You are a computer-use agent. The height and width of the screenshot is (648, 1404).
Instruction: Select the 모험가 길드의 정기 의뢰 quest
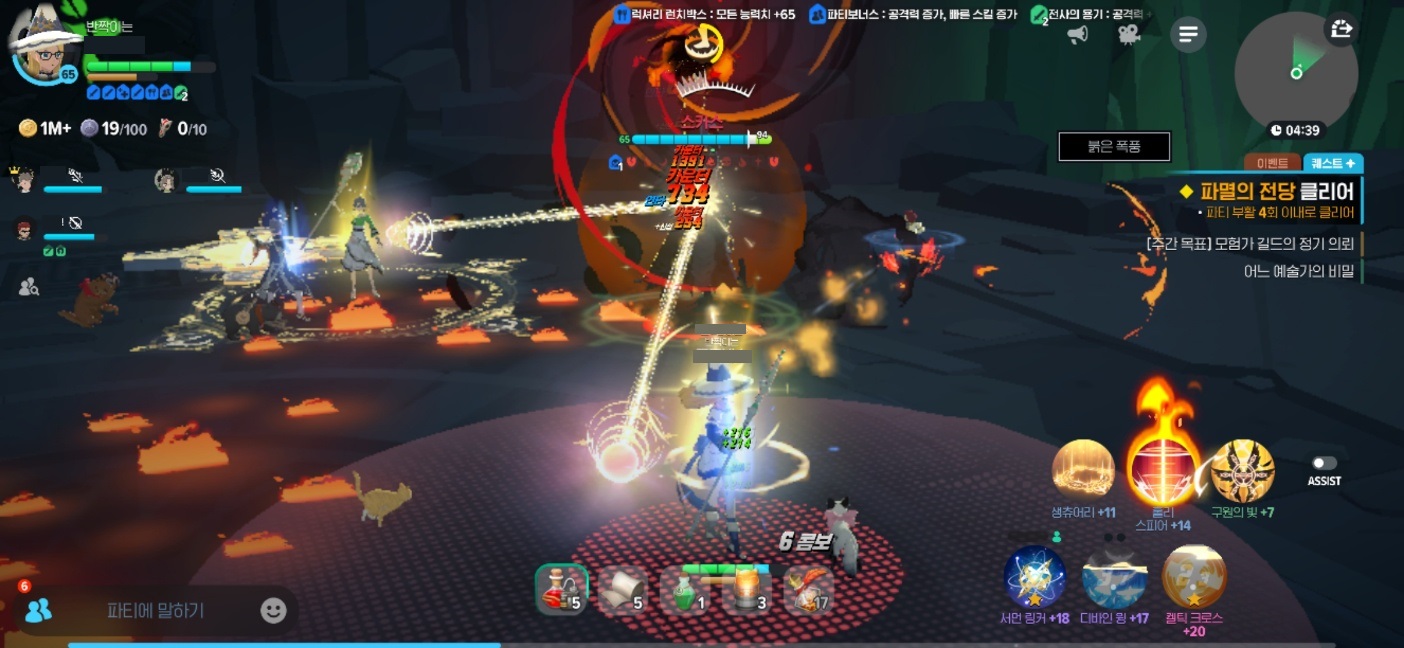(1252, 243)
